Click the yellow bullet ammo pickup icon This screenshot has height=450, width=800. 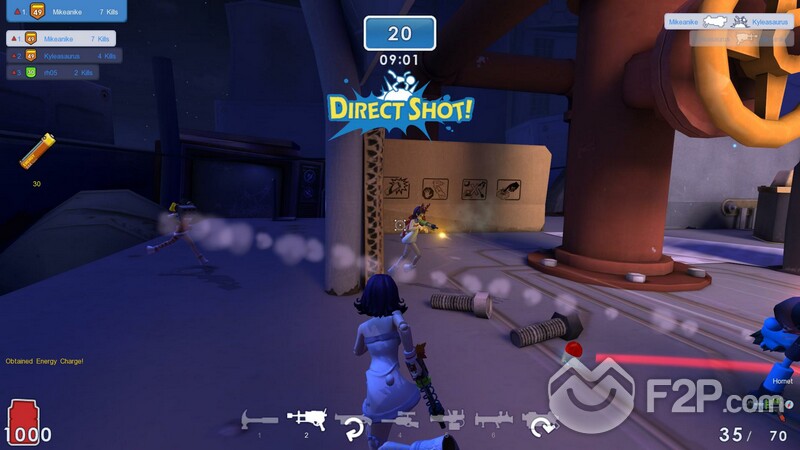pos(37,152)
